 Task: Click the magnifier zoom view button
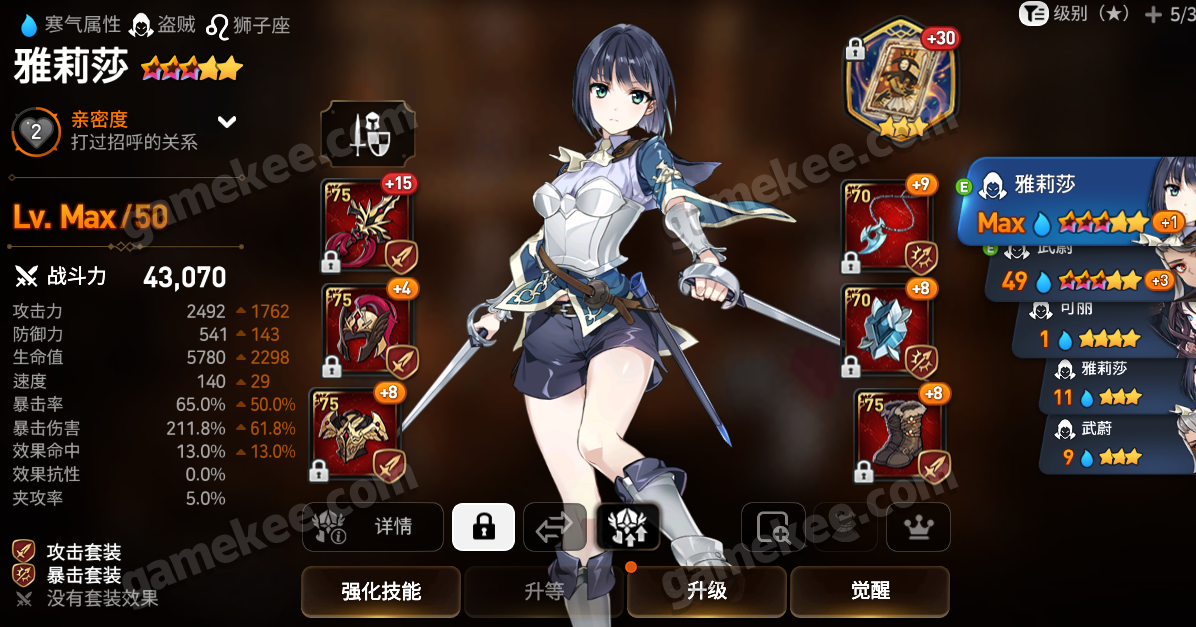773,526
